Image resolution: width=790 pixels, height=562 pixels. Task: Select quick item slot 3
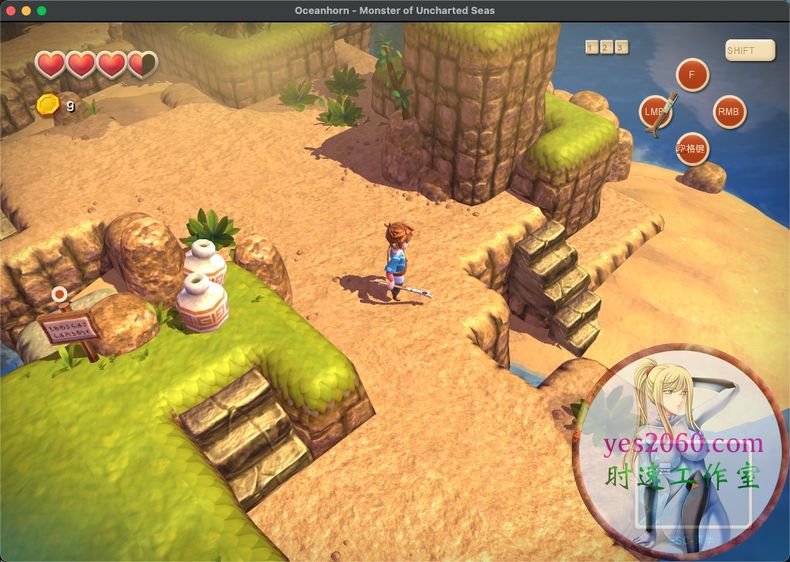tap(621, 47)
